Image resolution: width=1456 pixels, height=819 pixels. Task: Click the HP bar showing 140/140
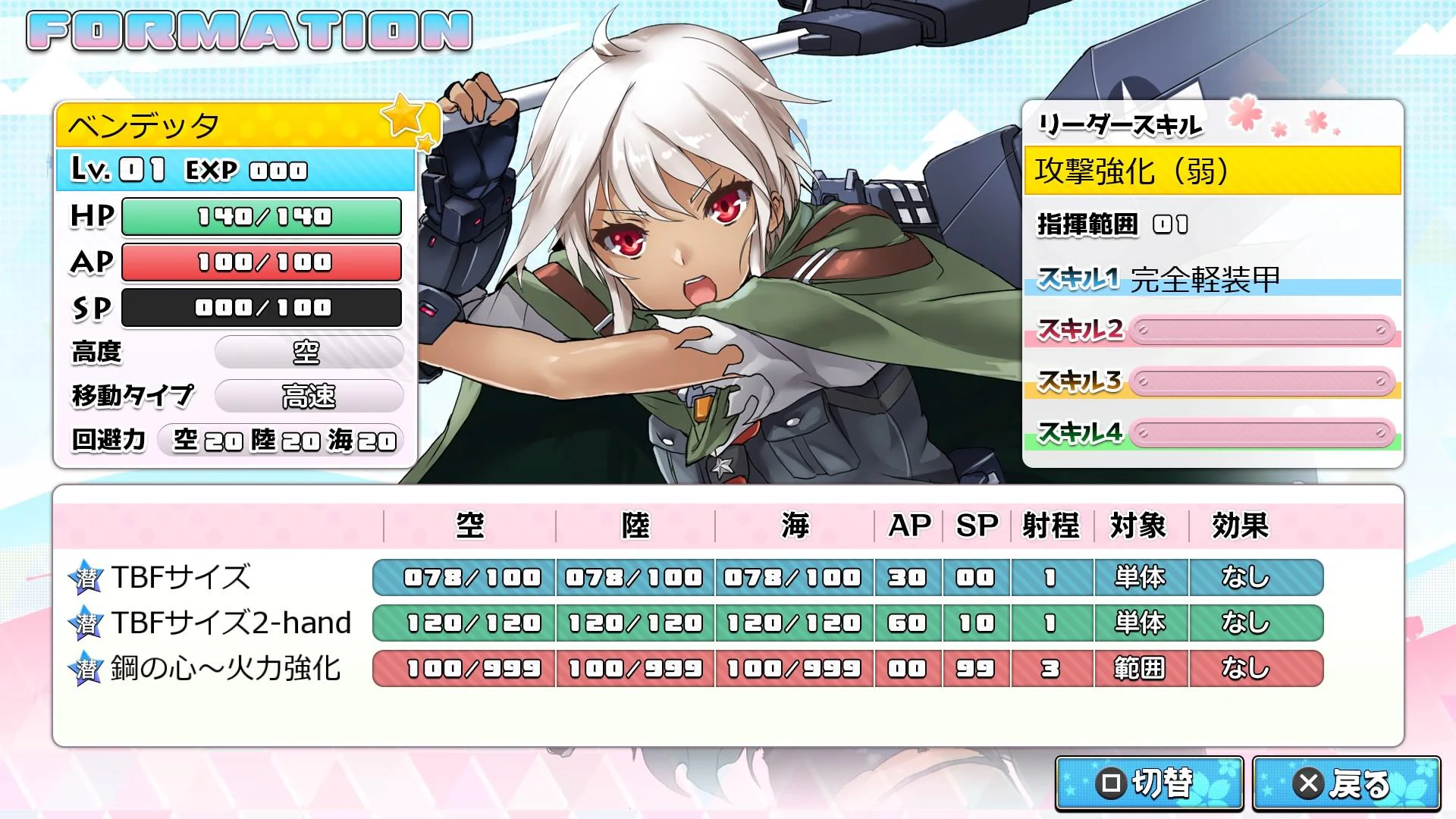tap(261, 217)
